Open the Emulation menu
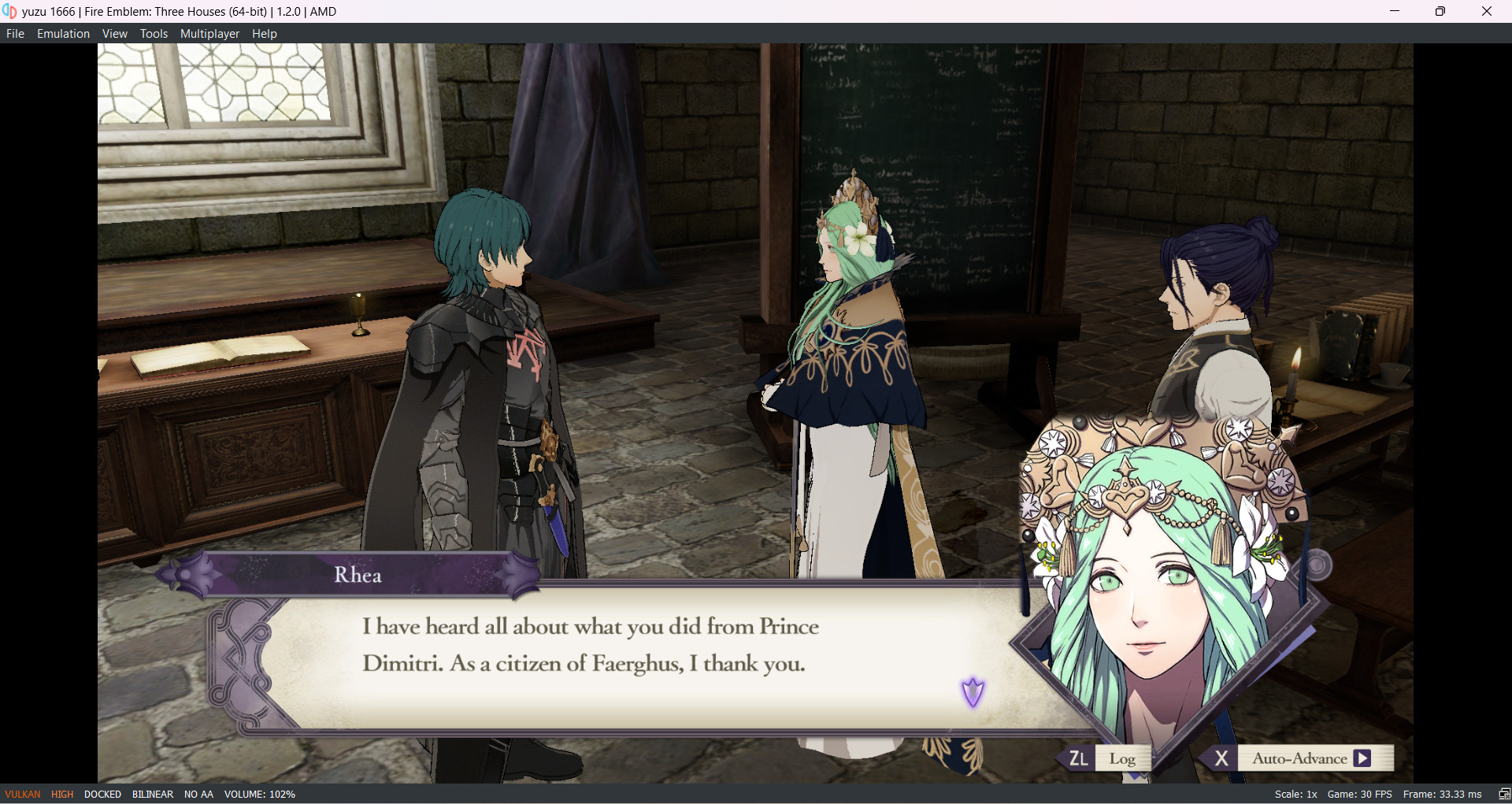The image size is (1512, 804). tap(63, 33)
